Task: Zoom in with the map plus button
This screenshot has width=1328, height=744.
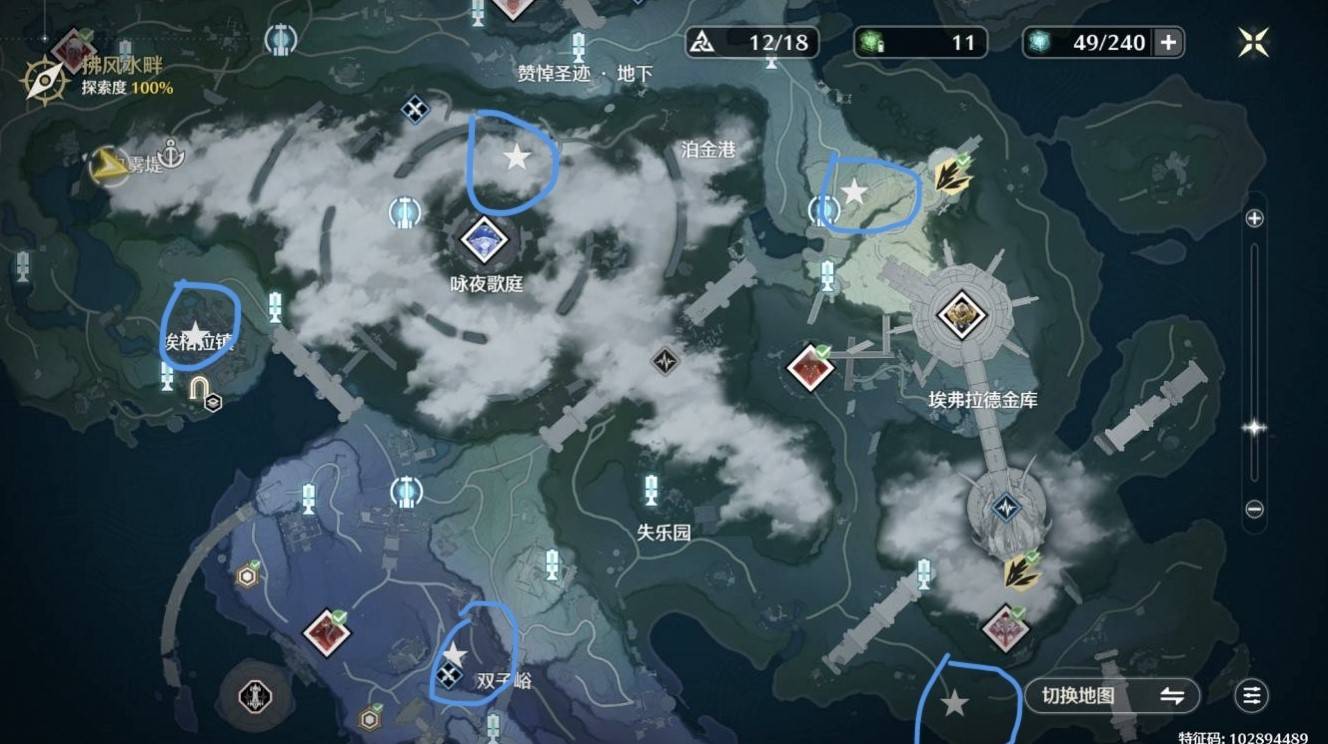Action: (1254, 218)
